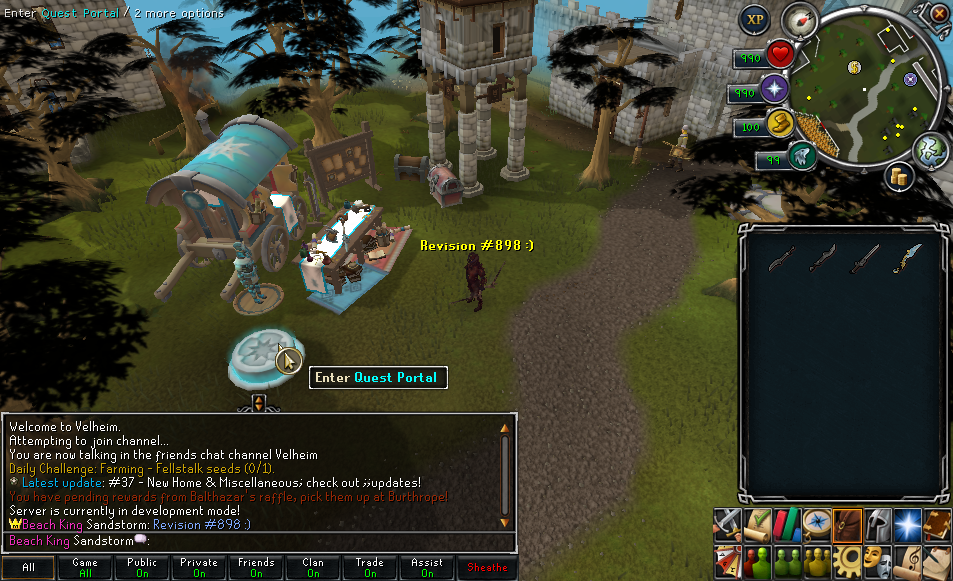Click the dollar sign marker on minimap
Screen dimensions: 953x581
pos(855,67)
